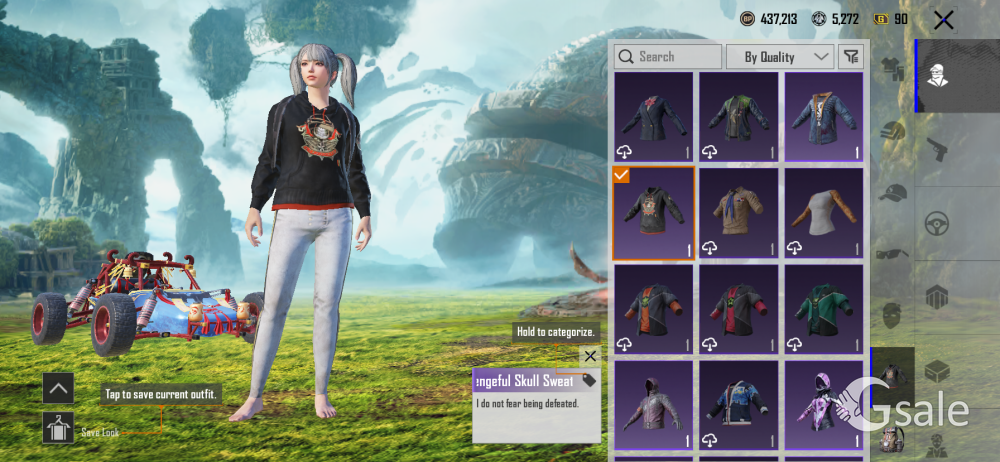Type in the item Search field
The height and width of the screenshot is (462, 1000).
pos(668,57)
